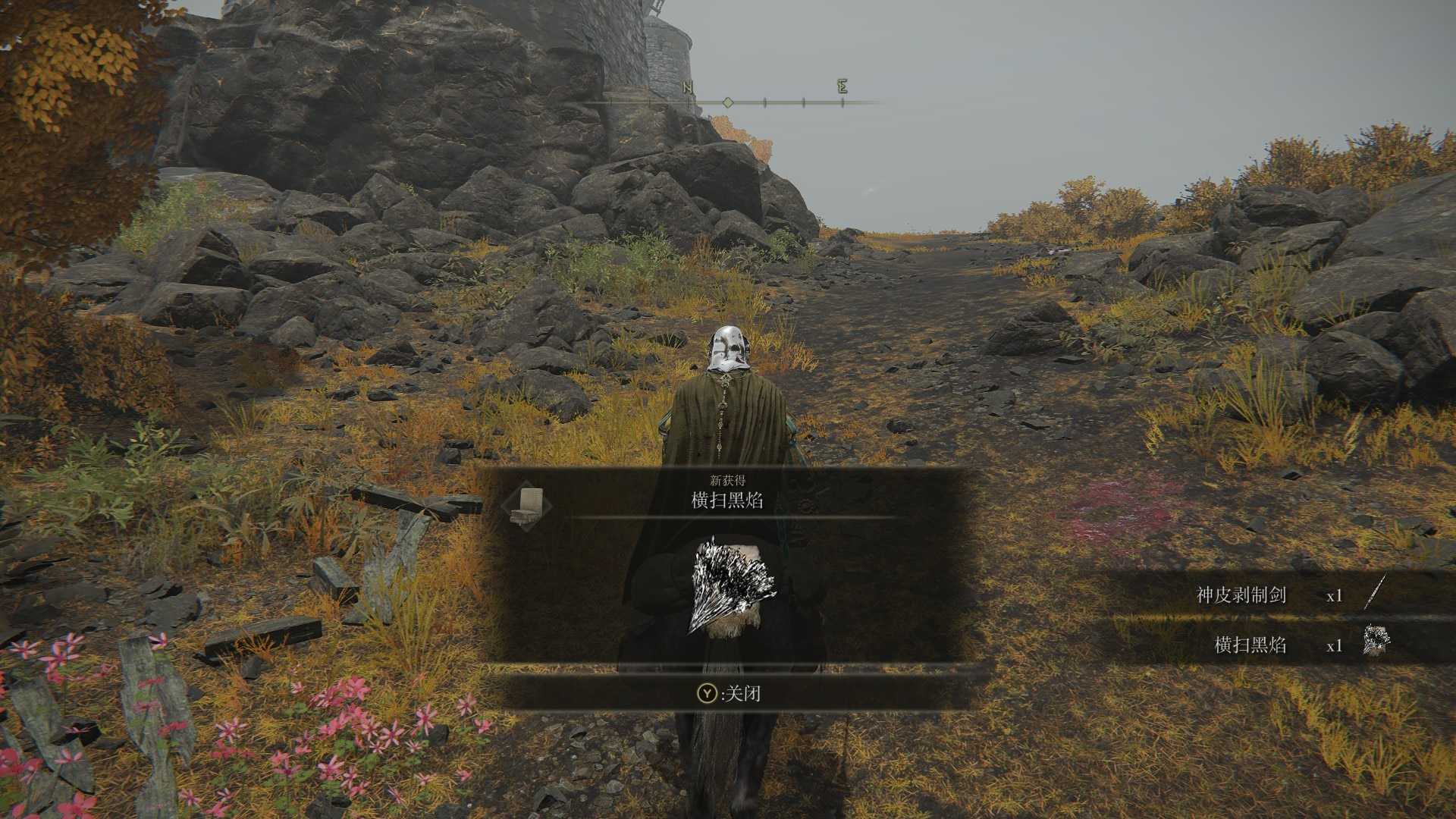This screenshot has width=1456, height=819.
Task: Select the N marker on the compass
Action: point(689,88)
